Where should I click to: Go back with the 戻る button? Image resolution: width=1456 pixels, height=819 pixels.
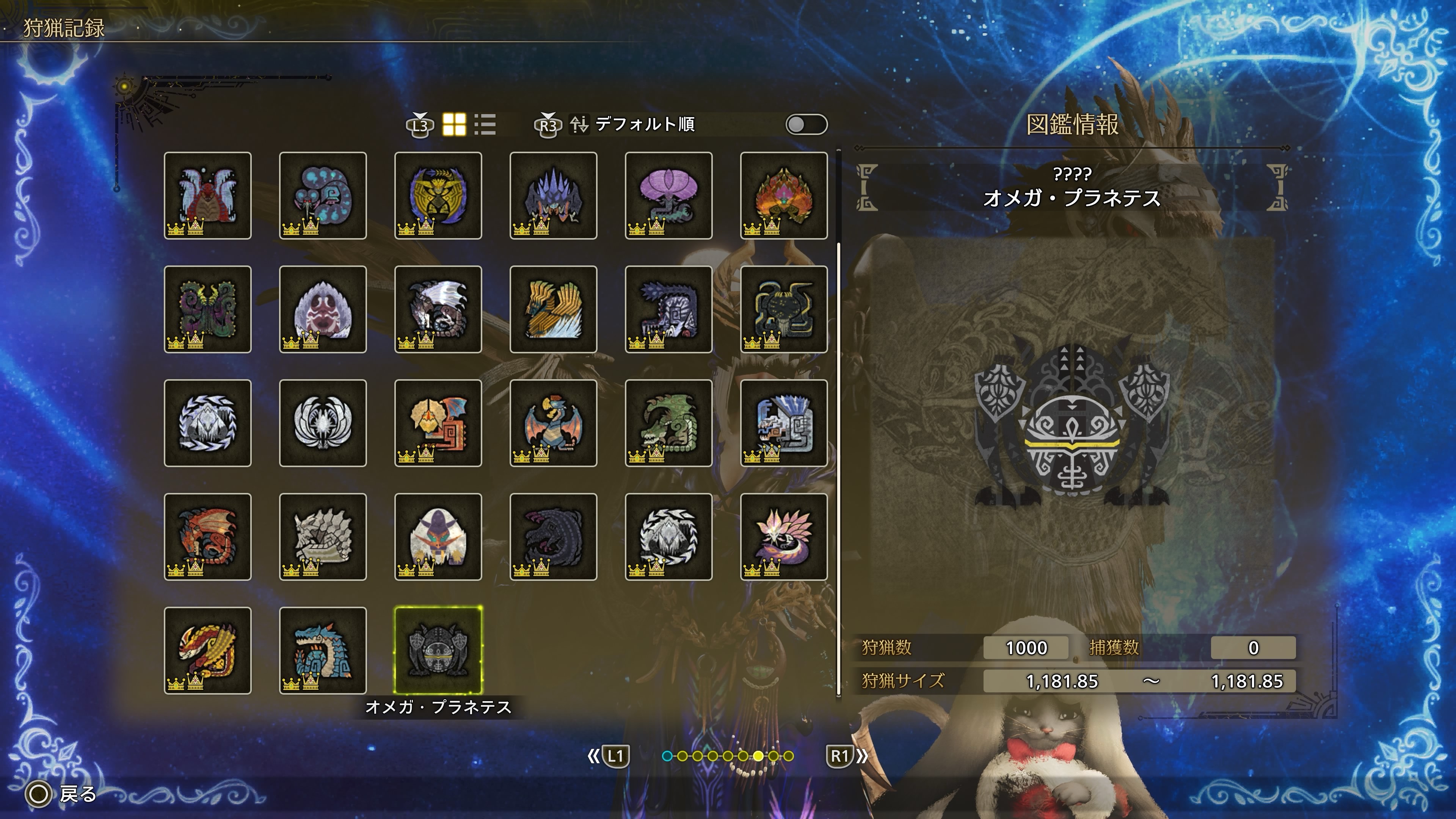pyautogui.click(x=62, y=794)
